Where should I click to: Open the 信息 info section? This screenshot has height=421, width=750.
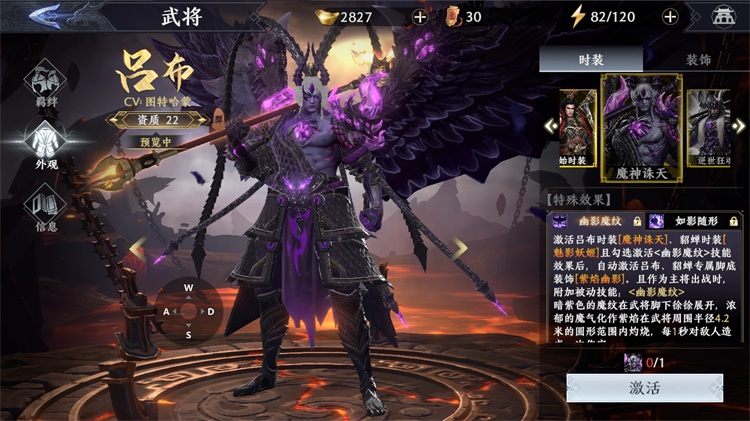coord(46,205)
